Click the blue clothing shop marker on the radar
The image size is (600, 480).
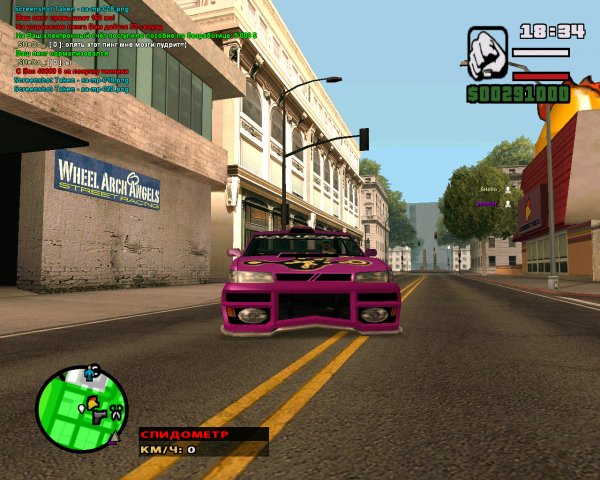click(x=90, y=372)
